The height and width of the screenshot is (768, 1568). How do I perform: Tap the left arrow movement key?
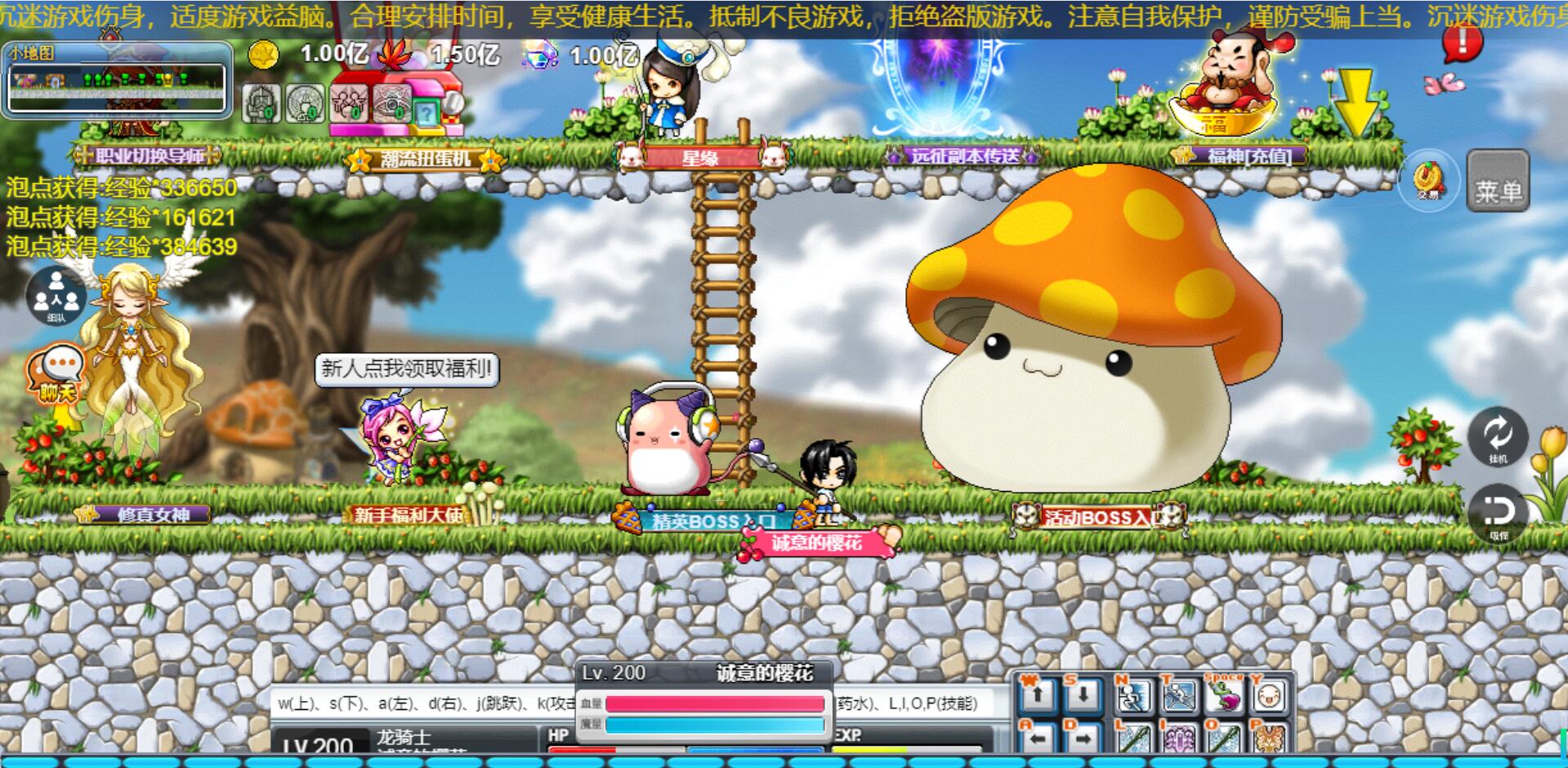click(x=1037, y=739)
